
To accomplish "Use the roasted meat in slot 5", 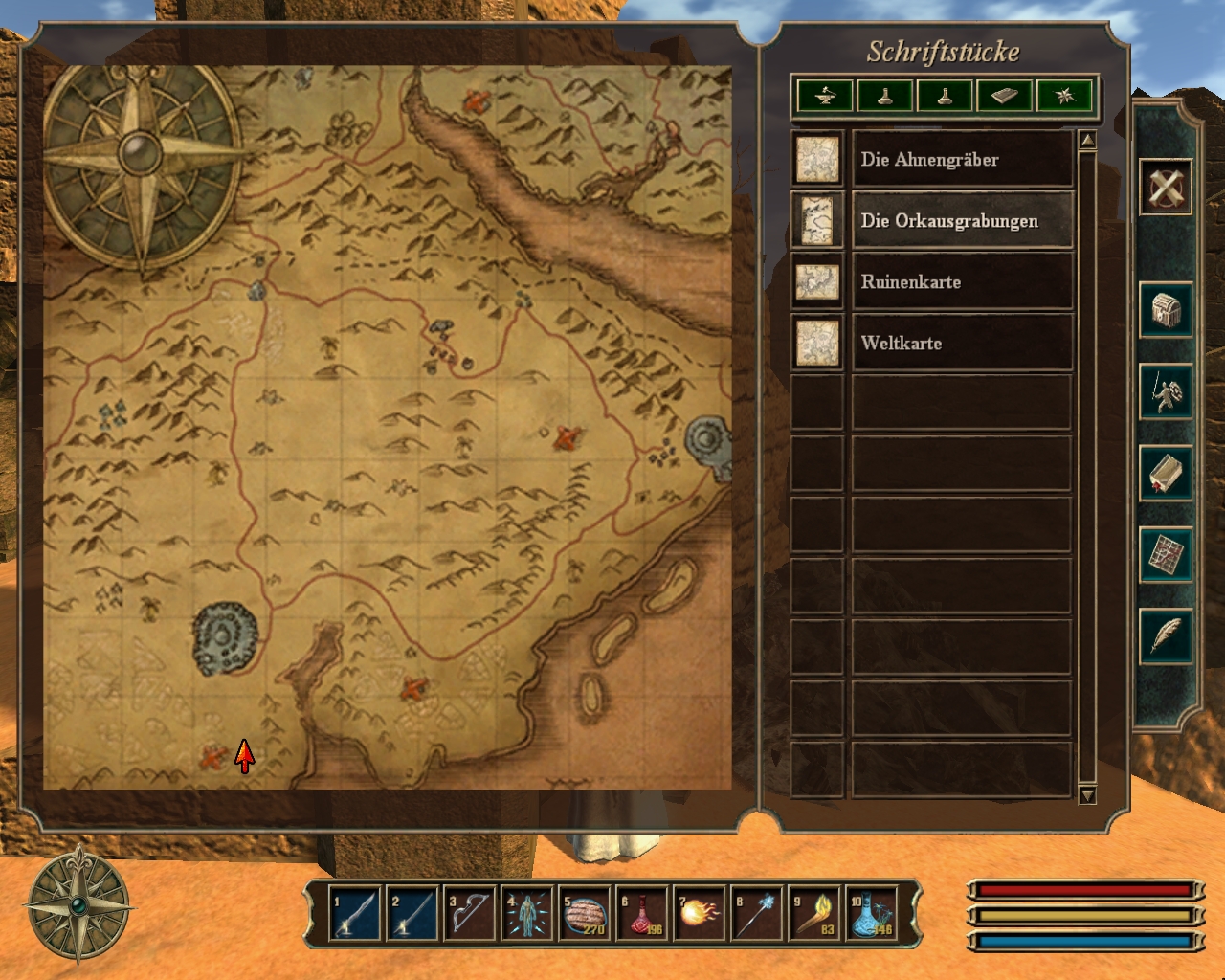I will [584, 914].
